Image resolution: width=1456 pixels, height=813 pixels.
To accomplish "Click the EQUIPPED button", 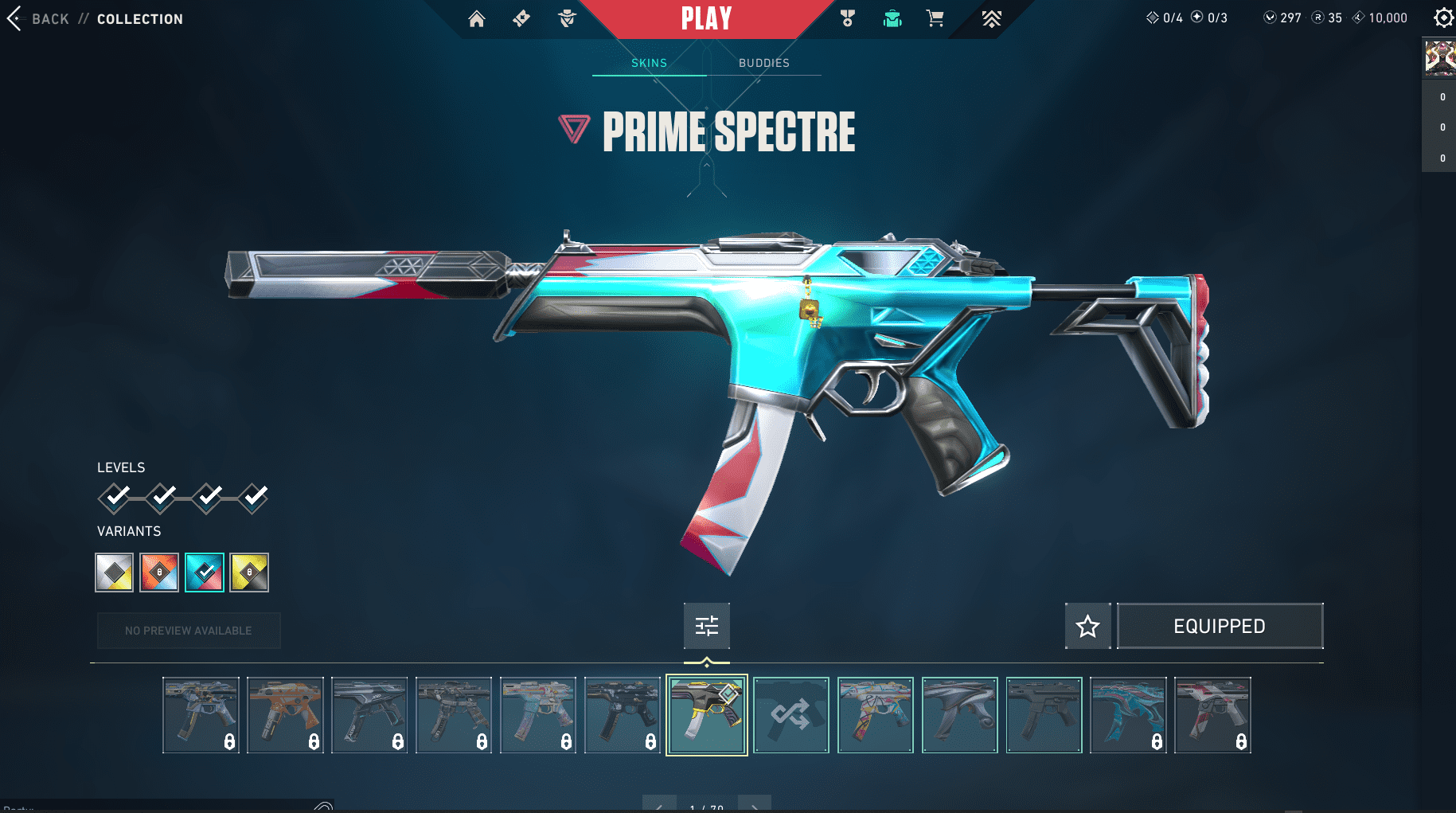I will pyautogui.click(x=1220, y=627).
